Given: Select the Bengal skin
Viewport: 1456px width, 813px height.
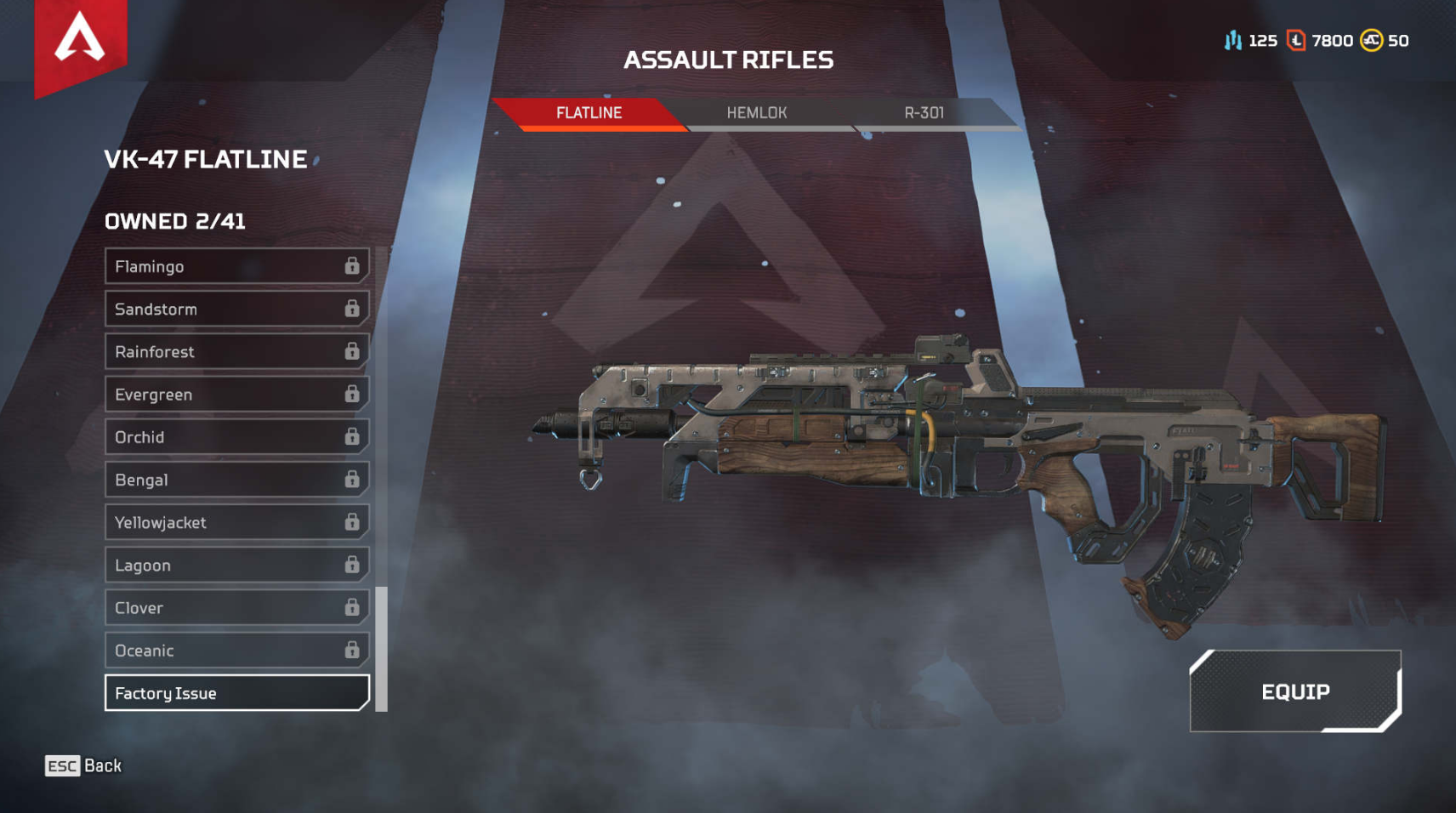Looking at the screenshot, I should click(236, 480).
